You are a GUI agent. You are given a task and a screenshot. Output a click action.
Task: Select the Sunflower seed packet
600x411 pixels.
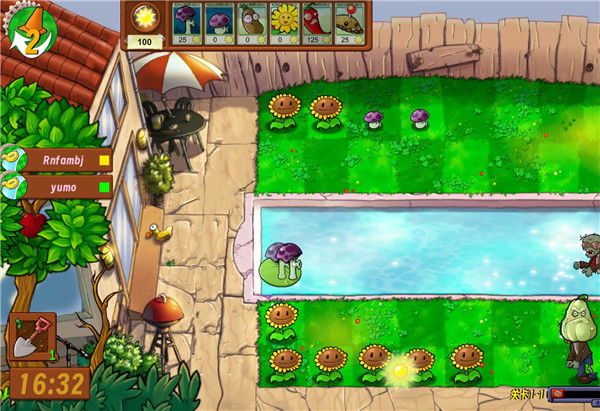(x=283, y=23)
